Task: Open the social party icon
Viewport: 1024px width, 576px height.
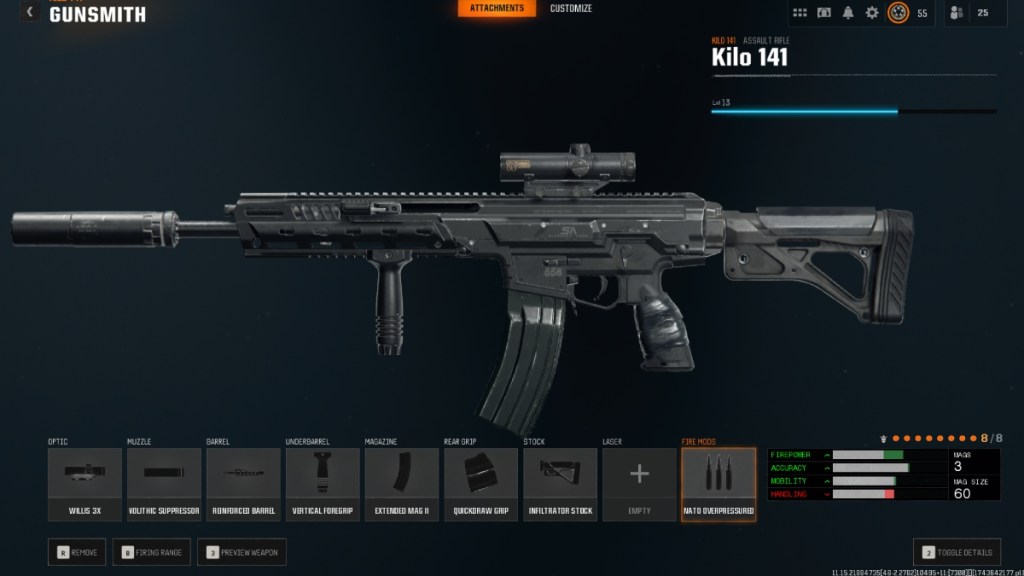Action: coord(957,13)
